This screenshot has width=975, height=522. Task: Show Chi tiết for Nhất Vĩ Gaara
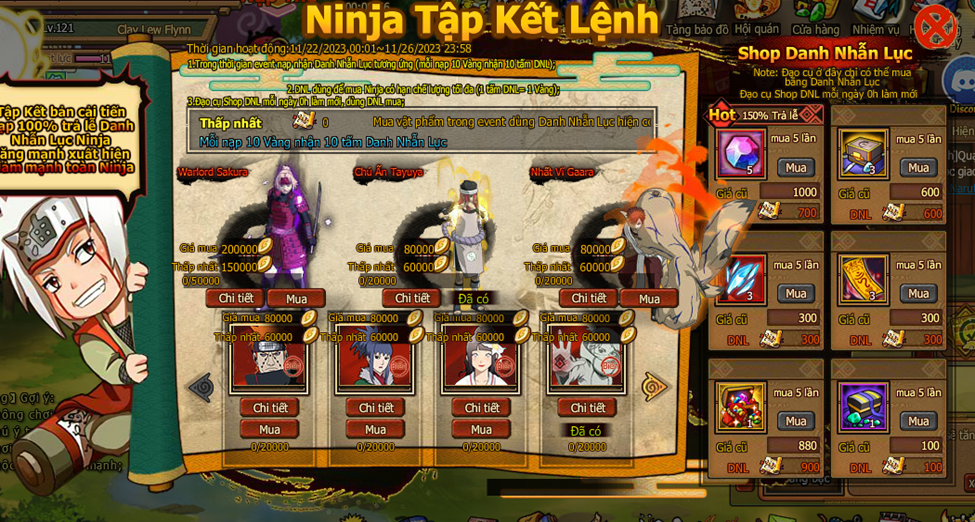tap(588, 298)
